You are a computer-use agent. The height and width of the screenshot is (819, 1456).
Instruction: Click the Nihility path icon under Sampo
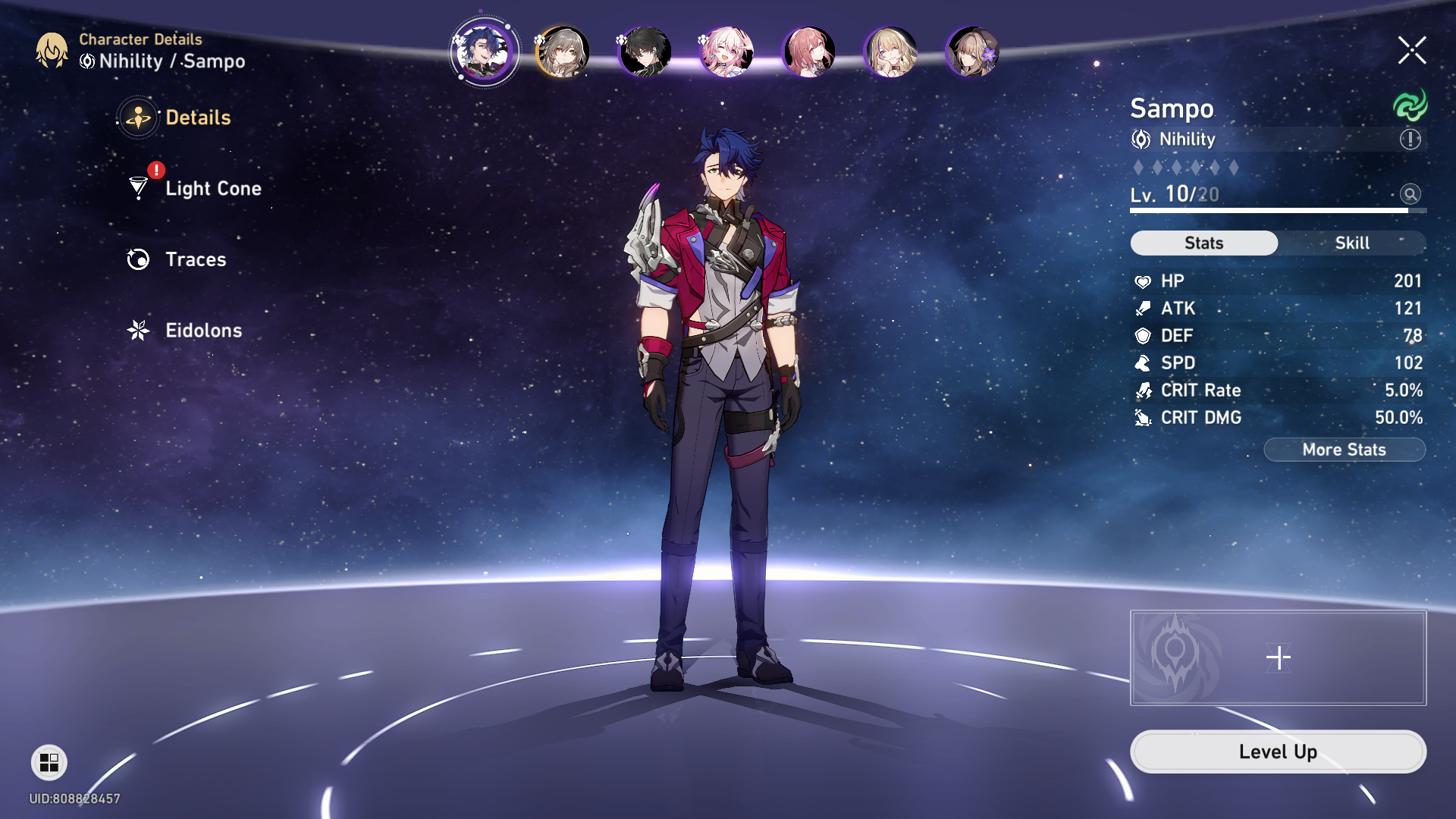click(1139, 140)
